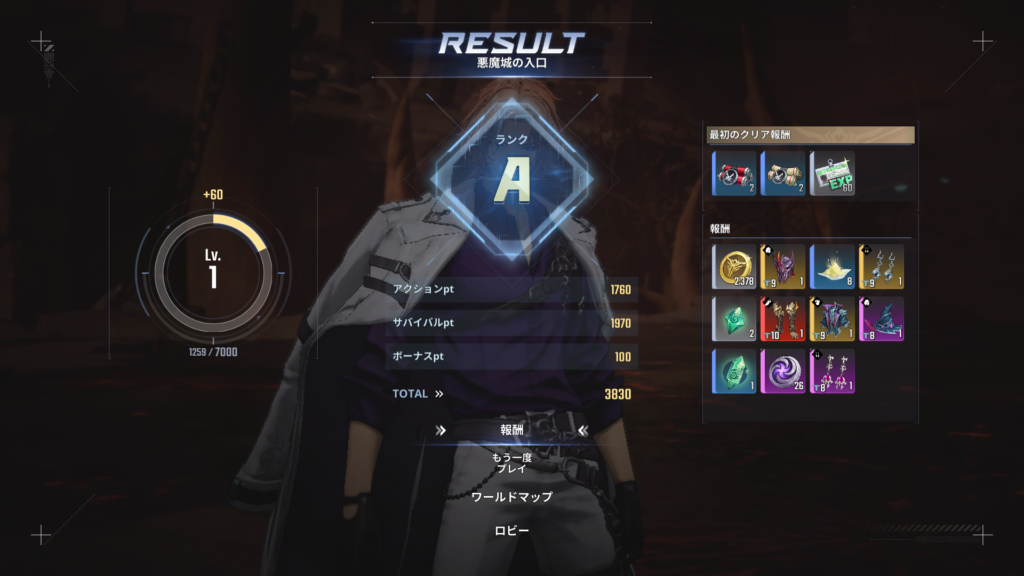The height and width of the screenshot is (576, 1024).
Task: Inspect the pink gem earrings reward
Action: coord(832,370)
